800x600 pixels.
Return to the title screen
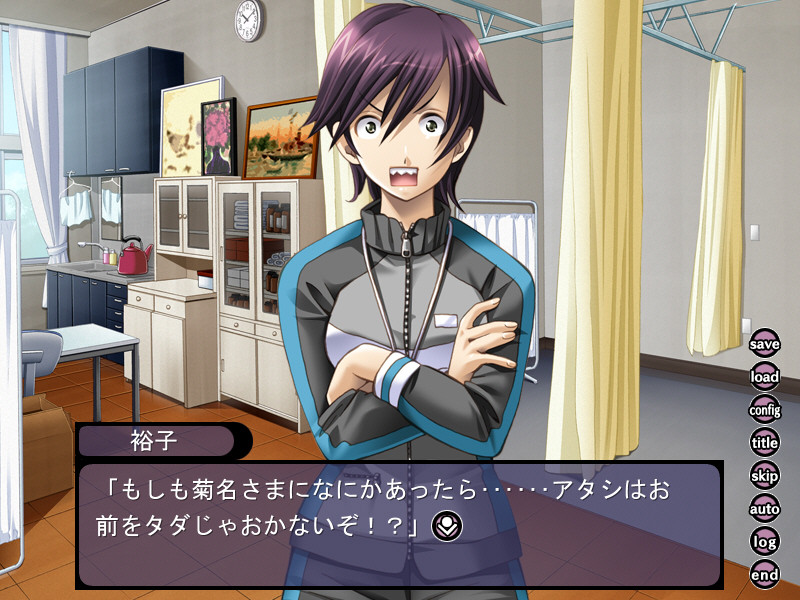click(x=765, y=442)
